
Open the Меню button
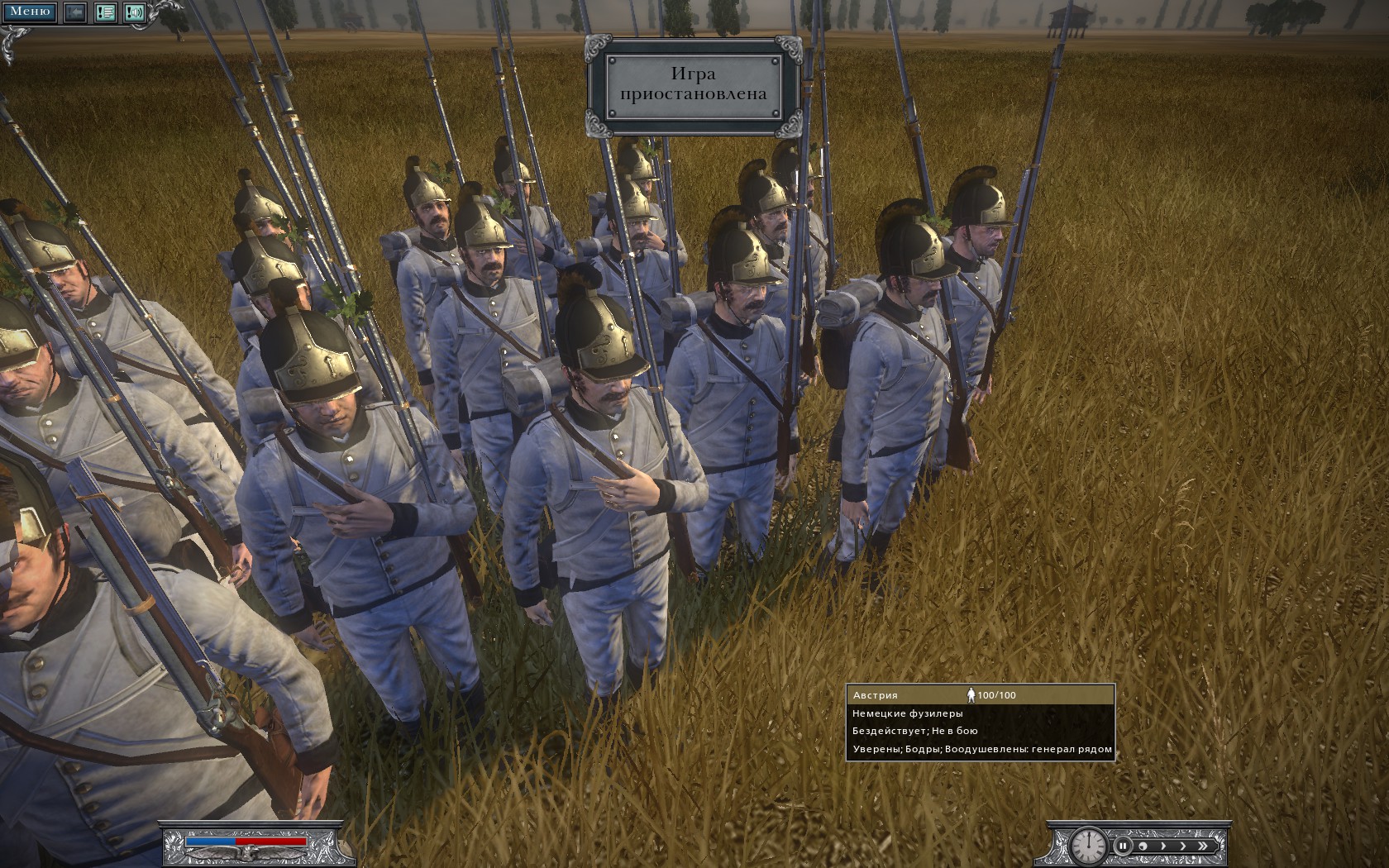30,12
